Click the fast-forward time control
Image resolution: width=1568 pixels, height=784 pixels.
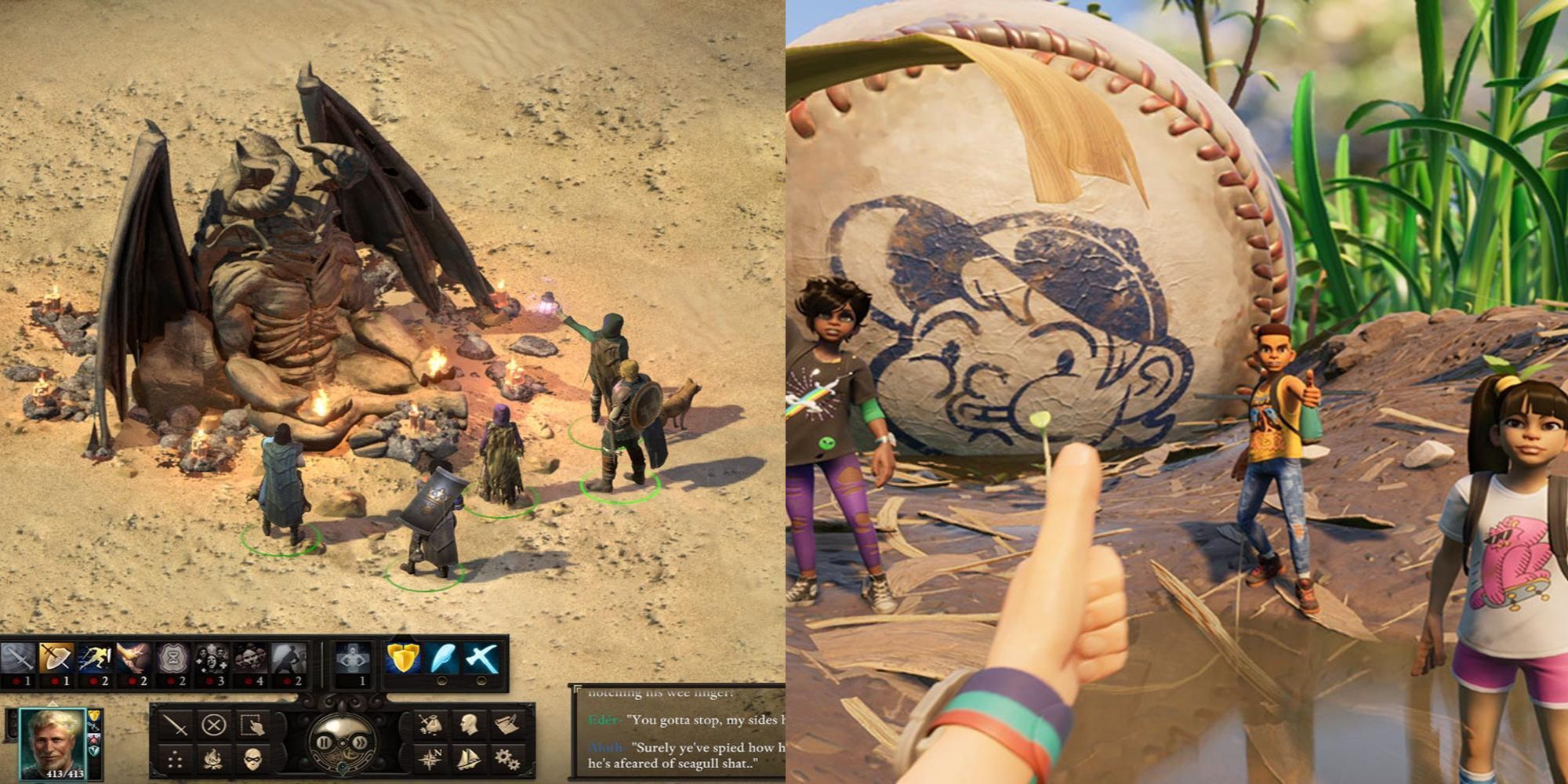point(360,742)
